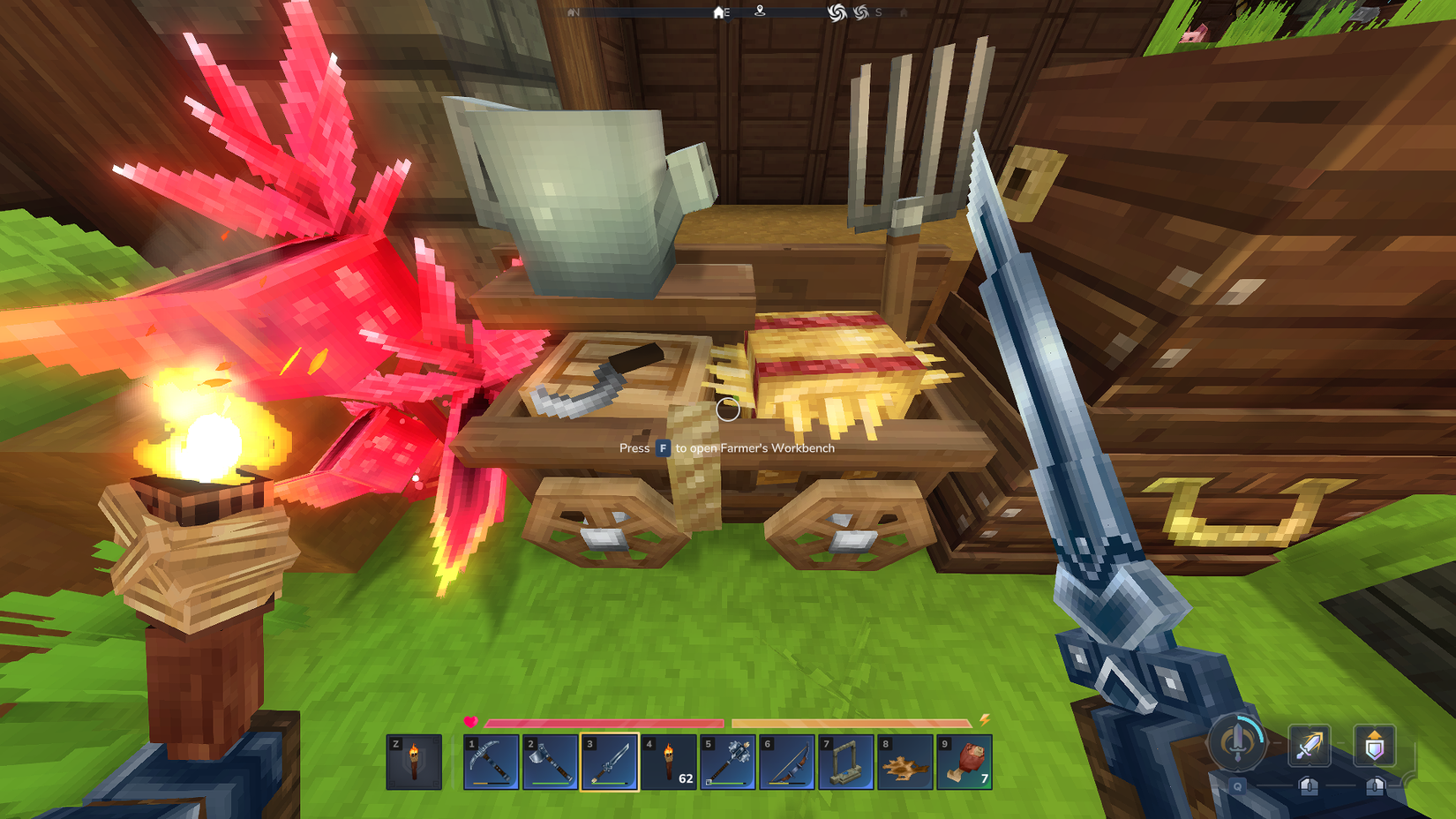The width and height of the screenshot is (1456, 819).
Task: Click the stone frame item in hotbar slot 7
Action: click(847, 763)
